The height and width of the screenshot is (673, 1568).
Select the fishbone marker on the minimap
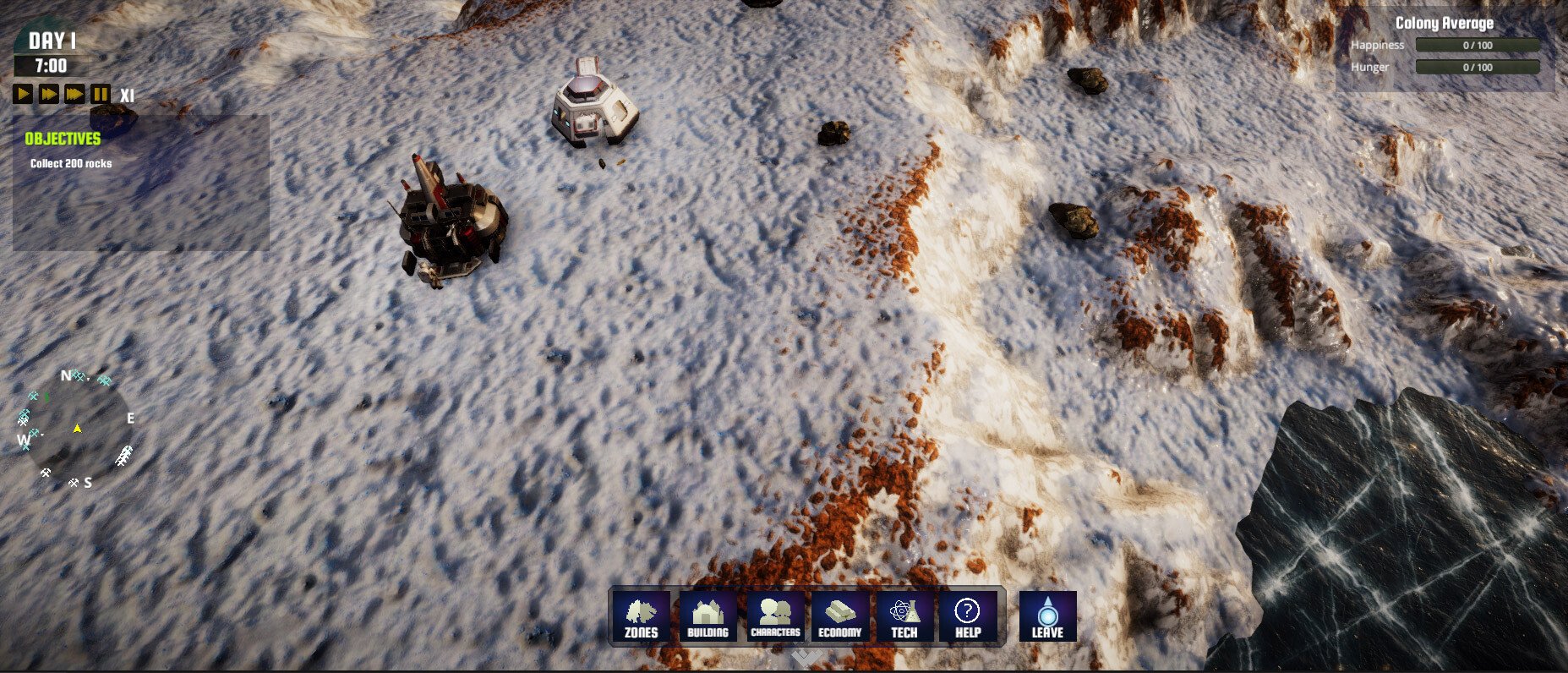(x=124, y=457)
